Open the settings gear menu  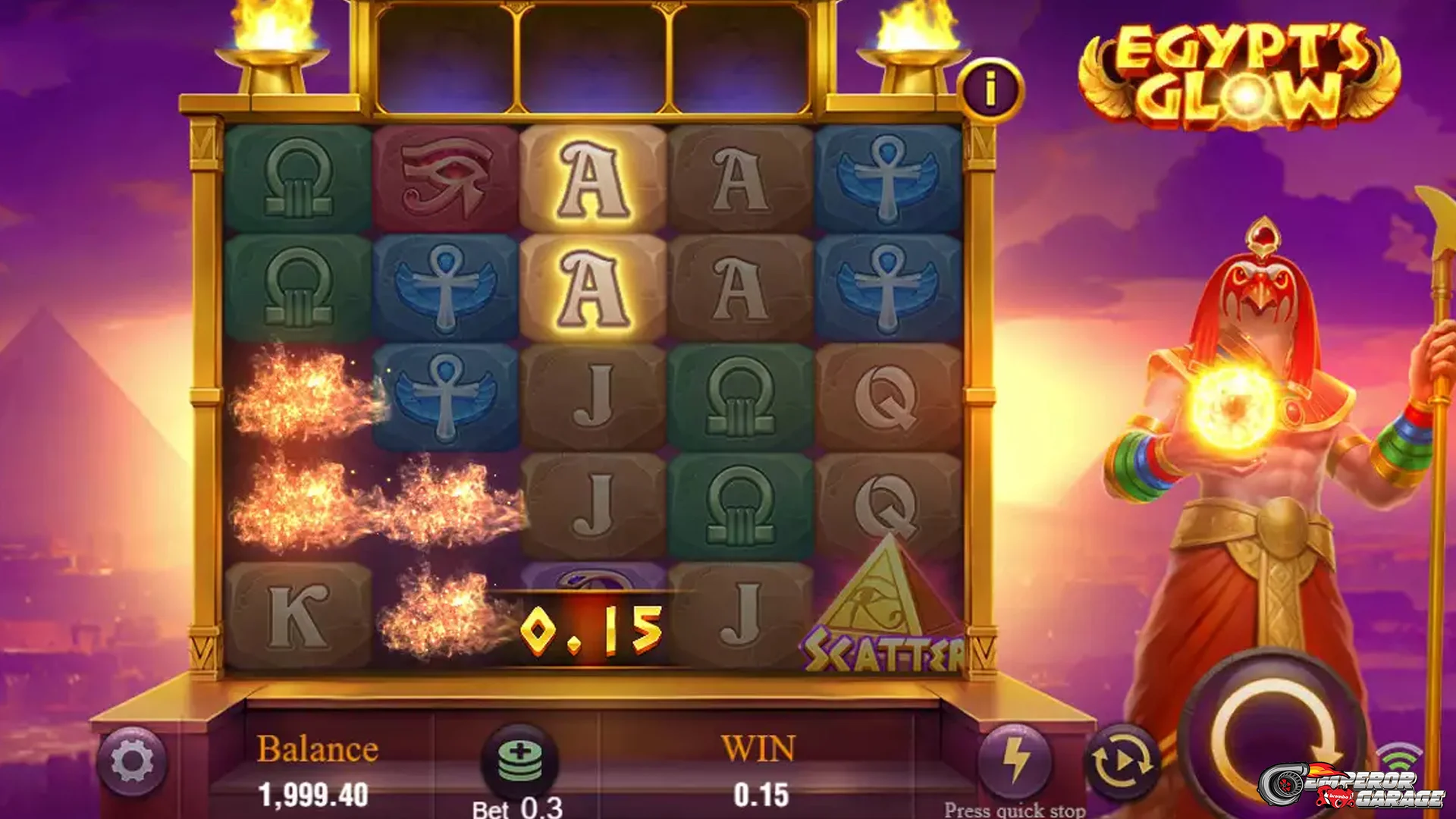point(132,761)
